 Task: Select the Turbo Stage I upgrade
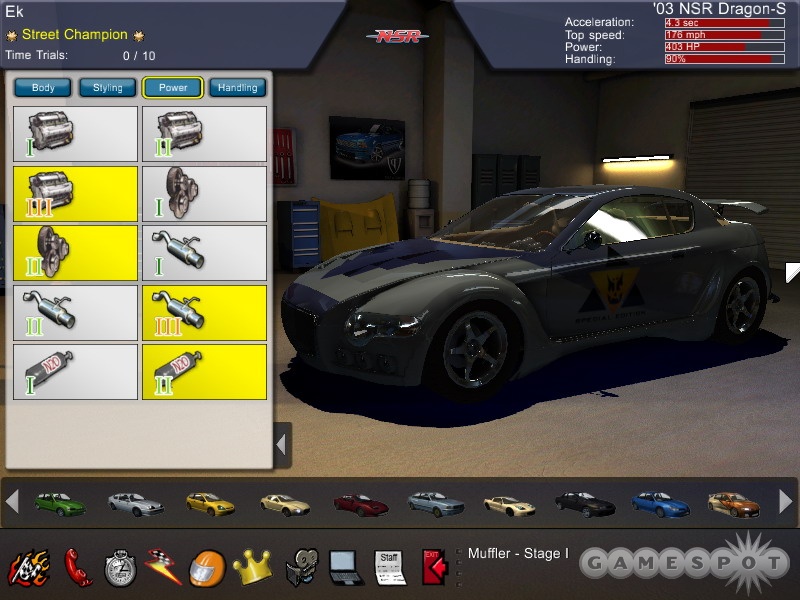[x=204, y=194]
